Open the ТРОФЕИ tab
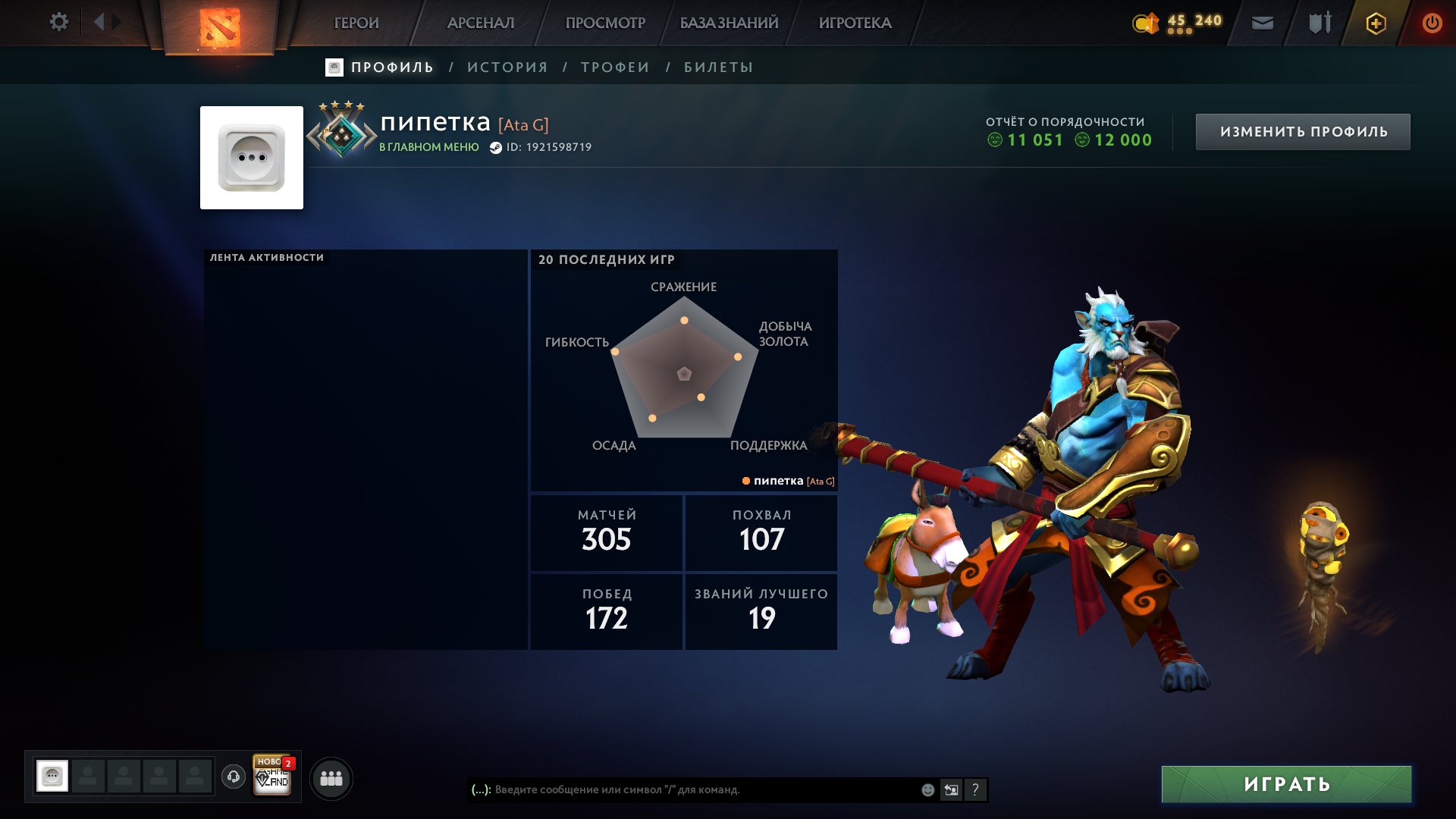1456x819 pixels. pos(613,67)
